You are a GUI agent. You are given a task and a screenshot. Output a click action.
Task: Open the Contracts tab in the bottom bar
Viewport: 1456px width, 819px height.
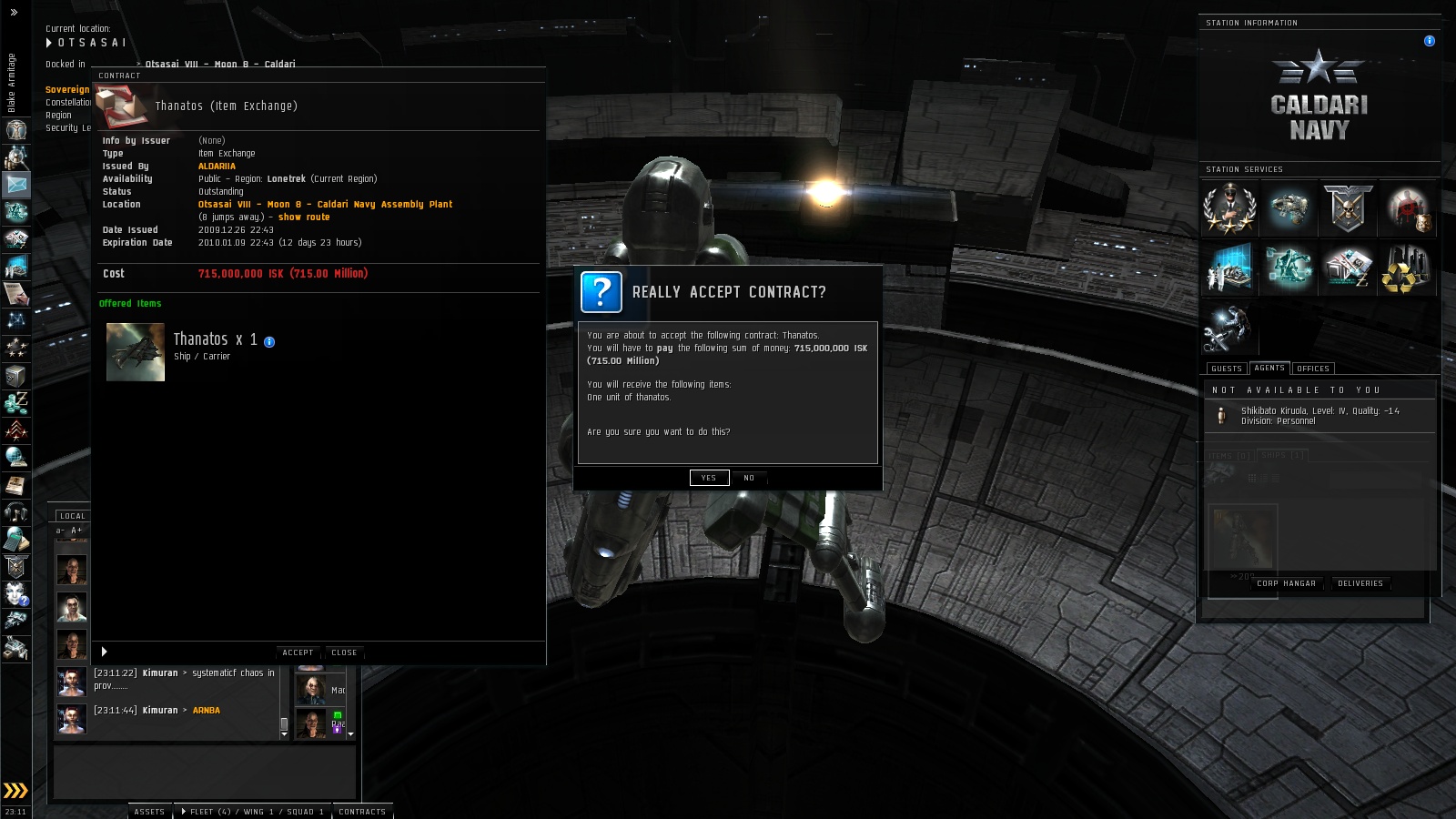coord(362,812)
